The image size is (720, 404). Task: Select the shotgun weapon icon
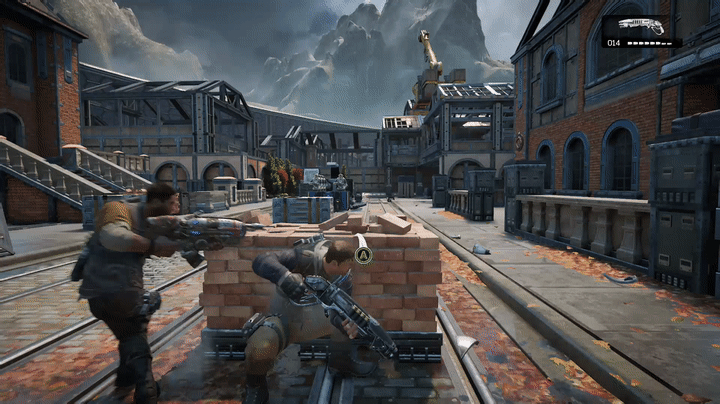(641, 26)
